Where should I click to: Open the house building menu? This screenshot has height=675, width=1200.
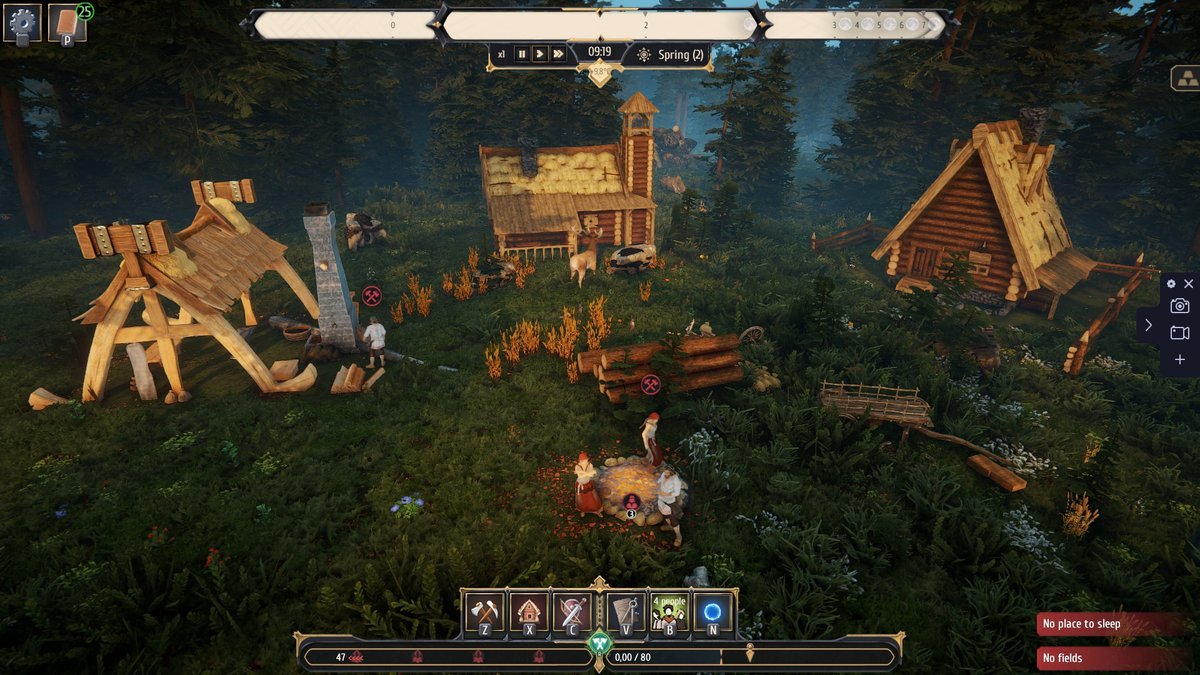(x=529, y=612)
